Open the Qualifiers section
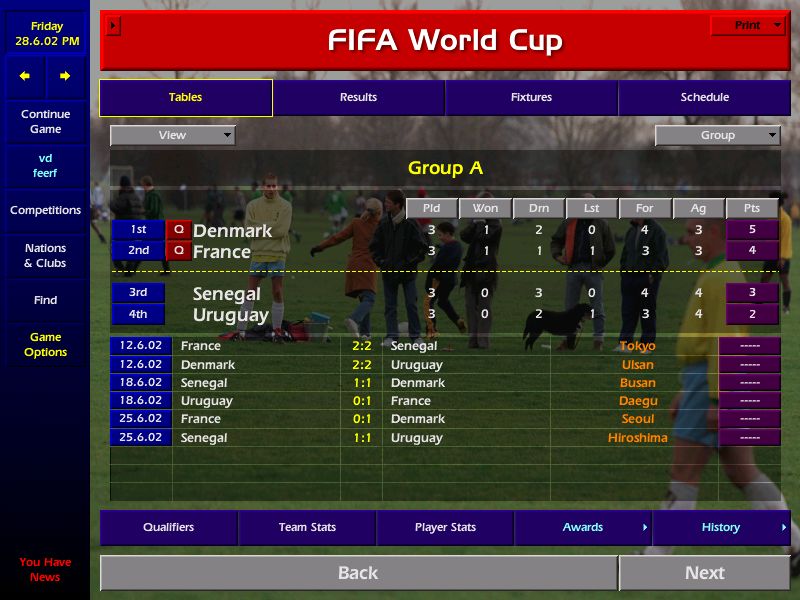 168,527
